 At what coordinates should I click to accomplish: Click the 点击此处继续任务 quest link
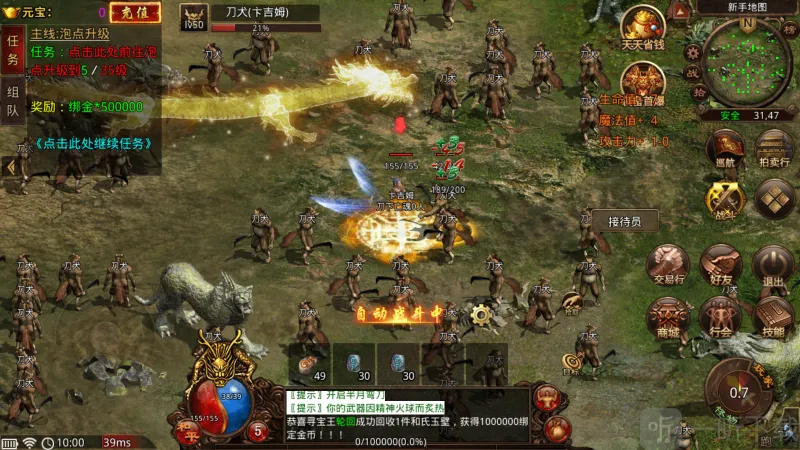coord(94,143)
